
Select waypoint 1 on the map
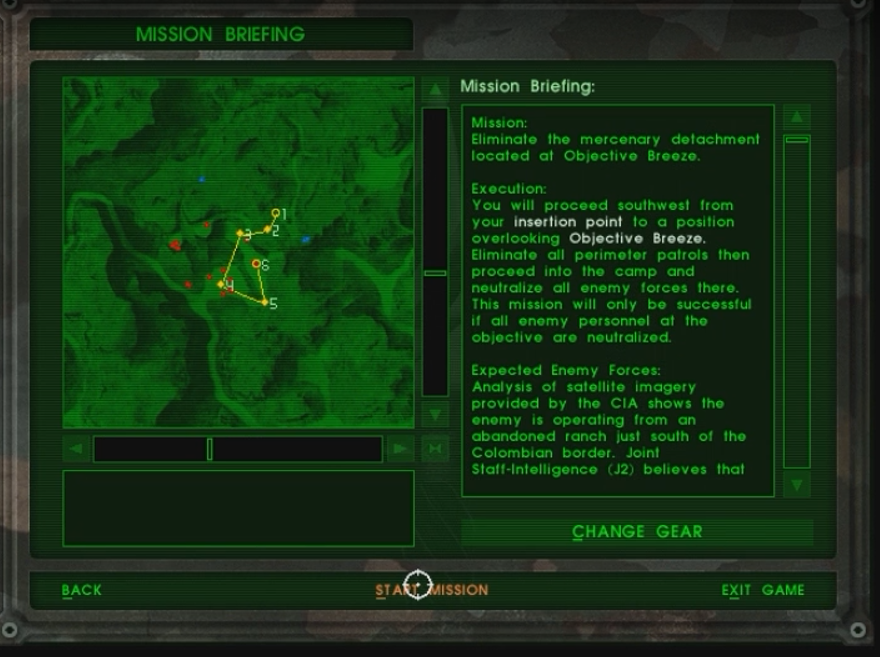[x=276, y=213]
